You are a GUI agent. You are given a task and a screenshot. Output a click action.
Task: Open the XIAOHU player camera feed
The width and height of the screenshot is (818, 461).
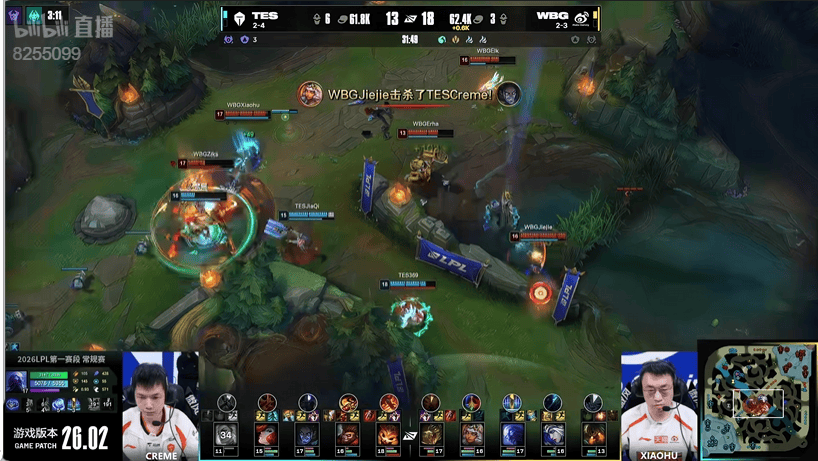[658, 405]
